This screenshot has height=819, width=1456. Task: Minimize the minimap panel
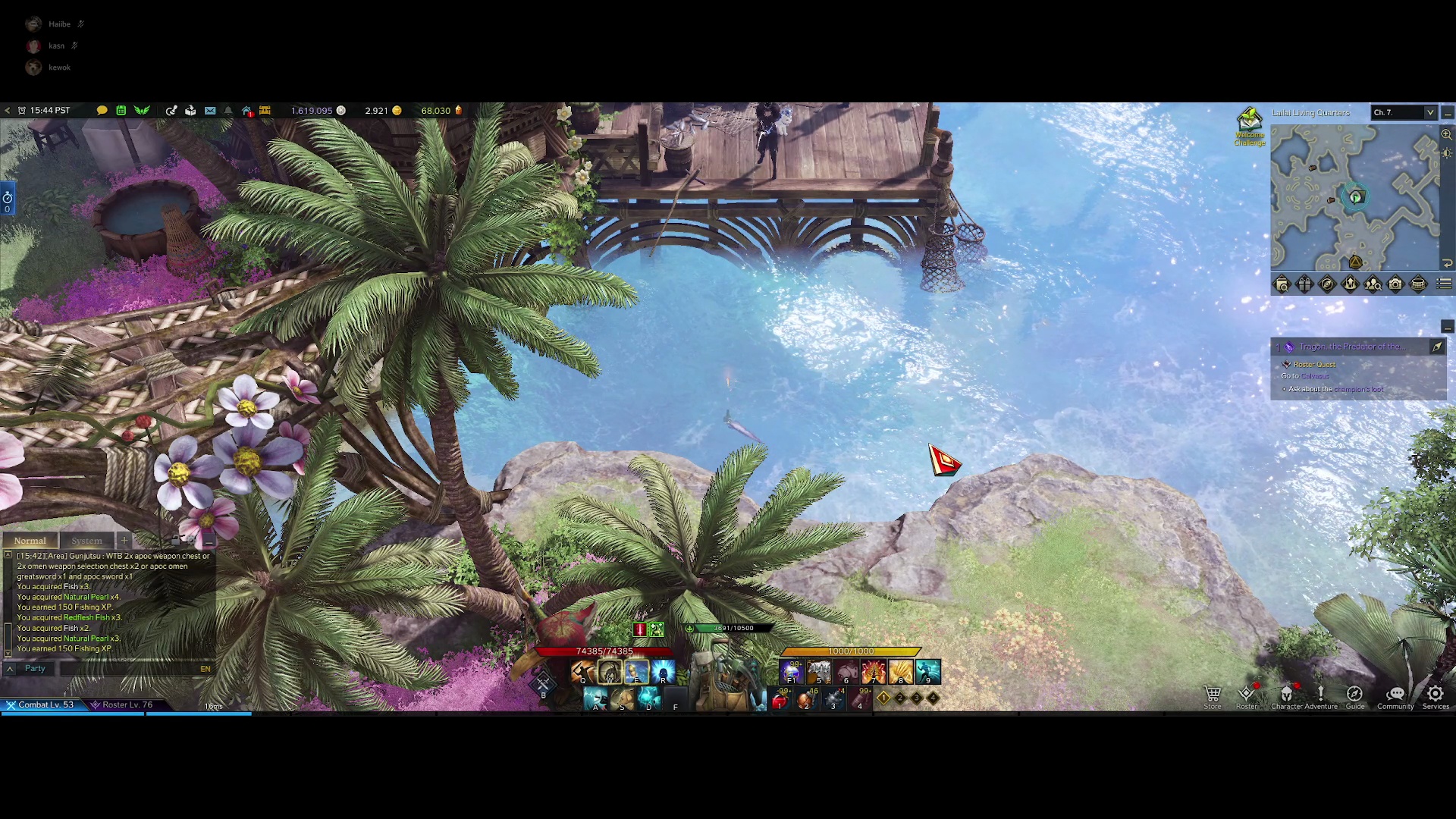pos(1448,113)
